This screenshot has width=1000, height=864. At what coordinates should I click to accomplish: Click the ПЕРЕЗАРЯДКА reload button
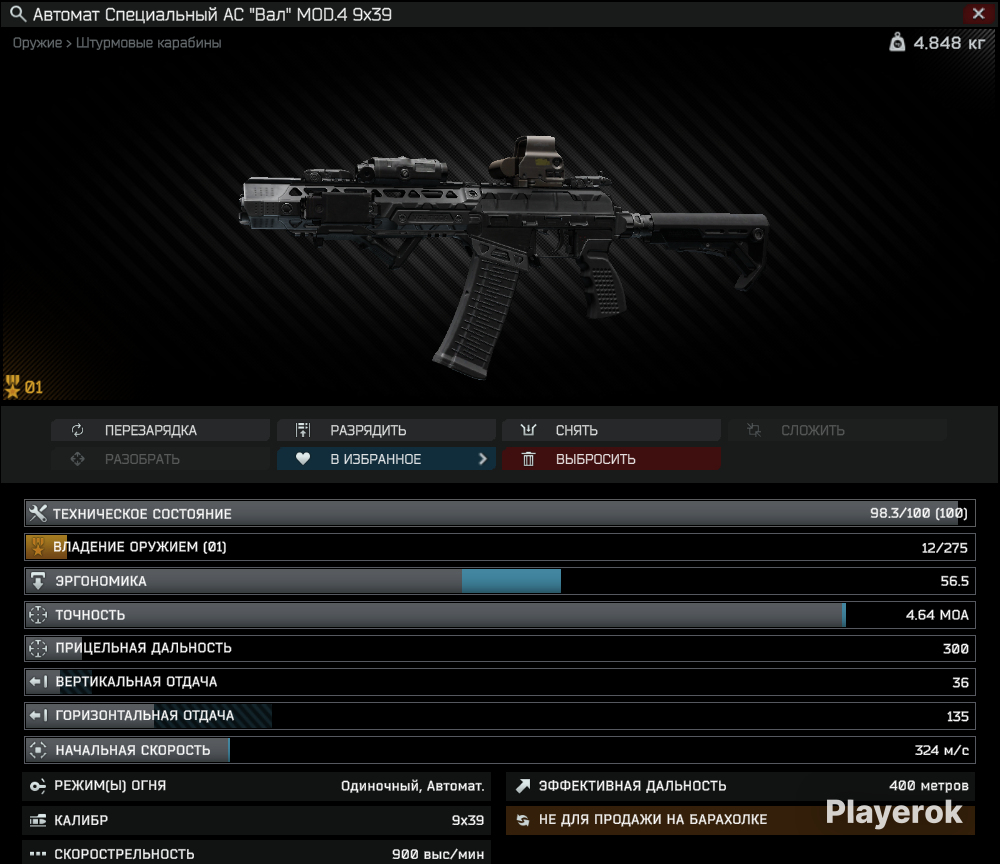[x=160, y=431]
